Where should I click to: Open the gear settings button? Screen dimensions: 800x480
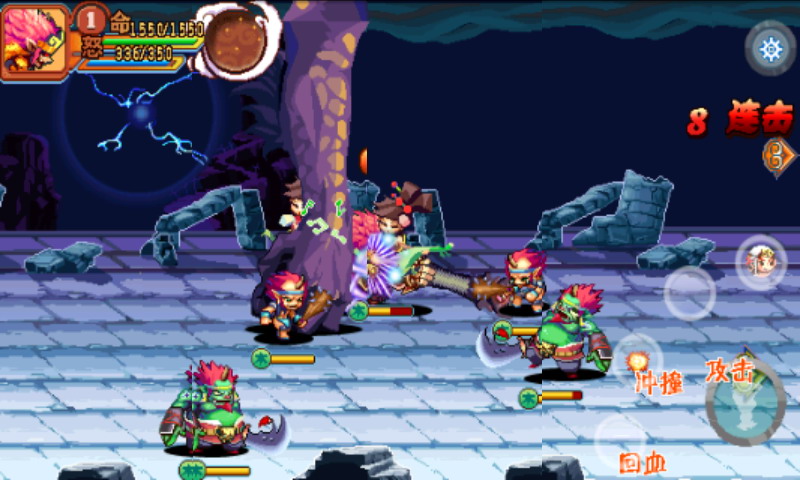pyautogui.click(x=770, y=49)
